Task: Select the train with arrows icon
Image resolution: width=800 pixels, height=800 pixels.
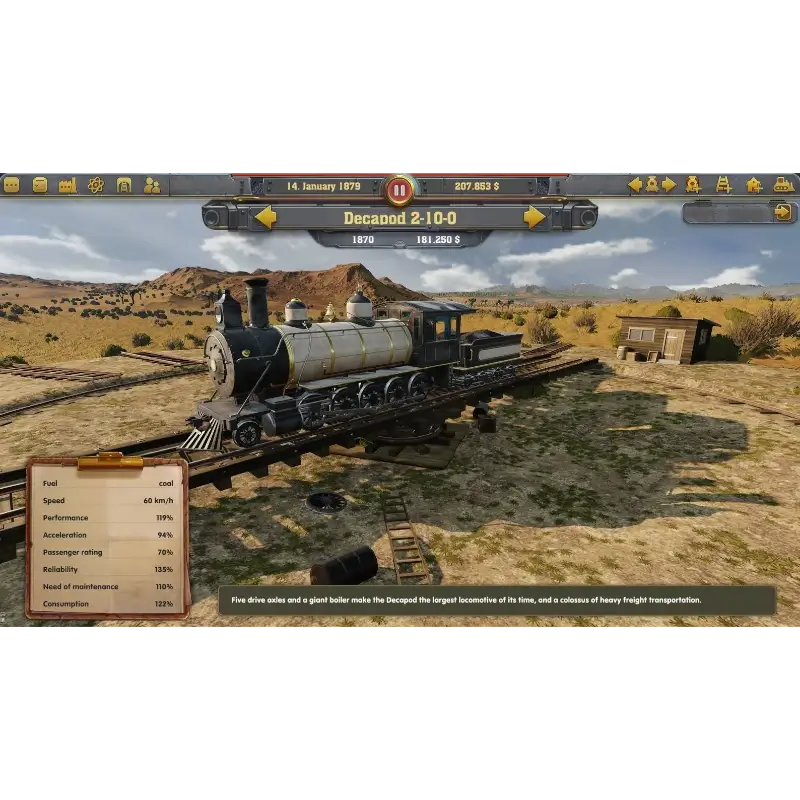Action: 651,184
